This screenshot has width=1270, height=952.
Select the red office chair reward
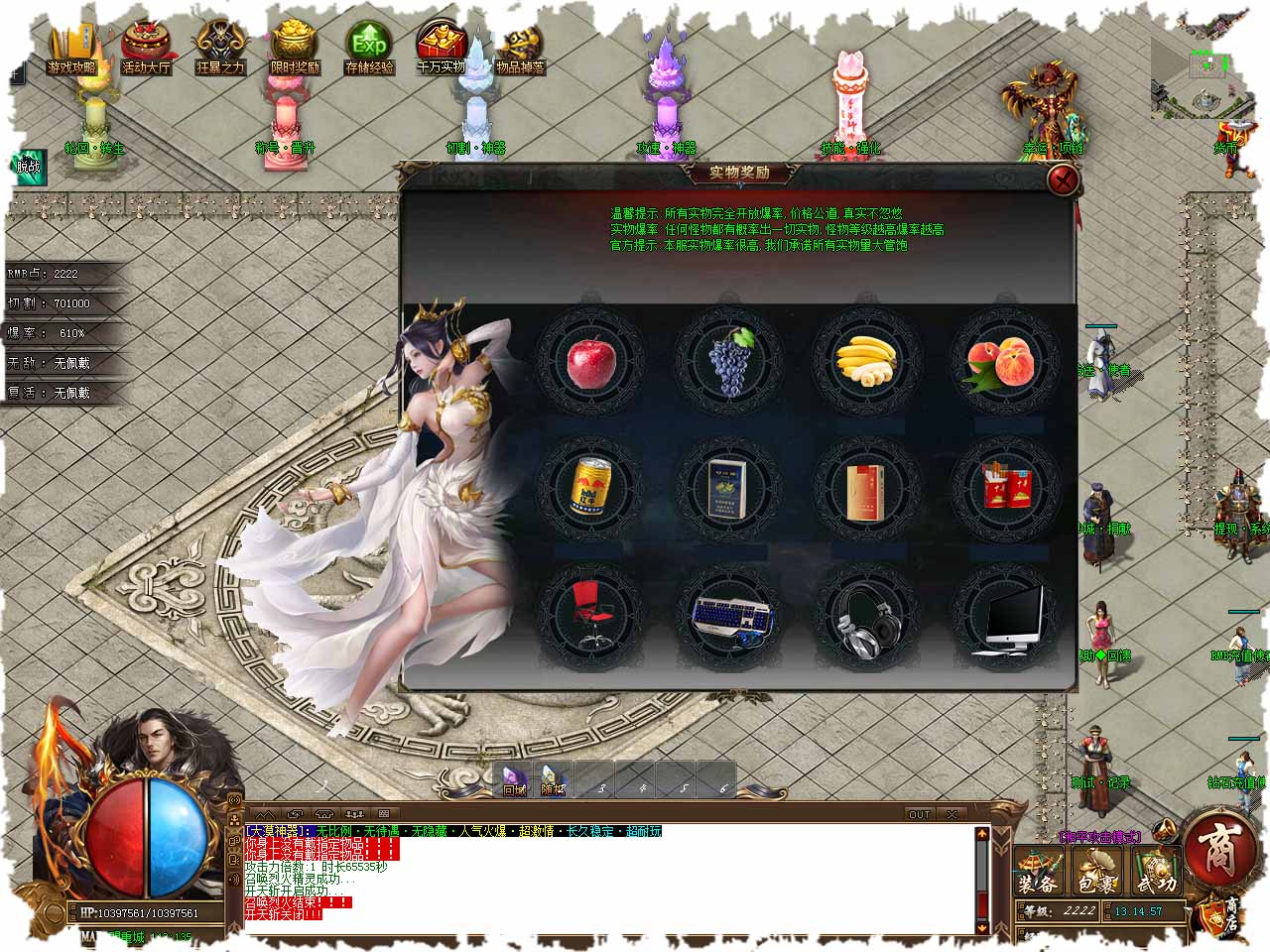tap(590, 615)
